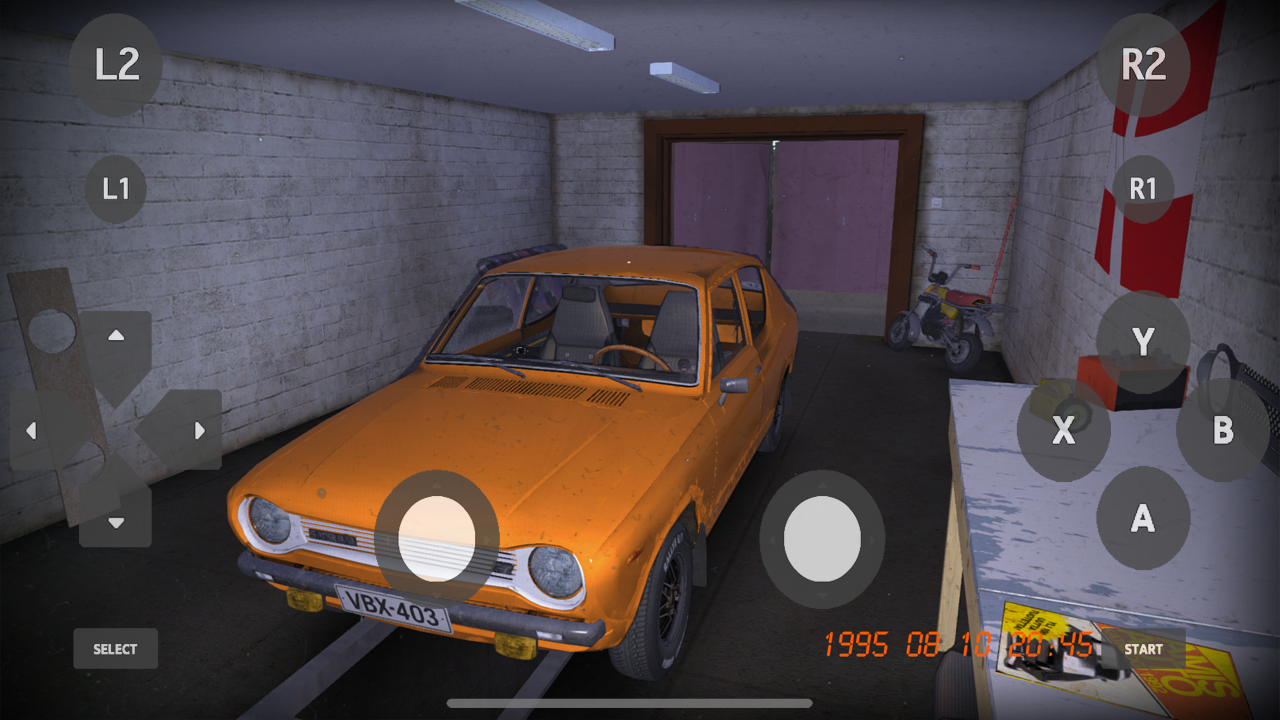Viewport: 1280px width, 720px height.
Task: Tap the START button
Action: coord(1142,648)
